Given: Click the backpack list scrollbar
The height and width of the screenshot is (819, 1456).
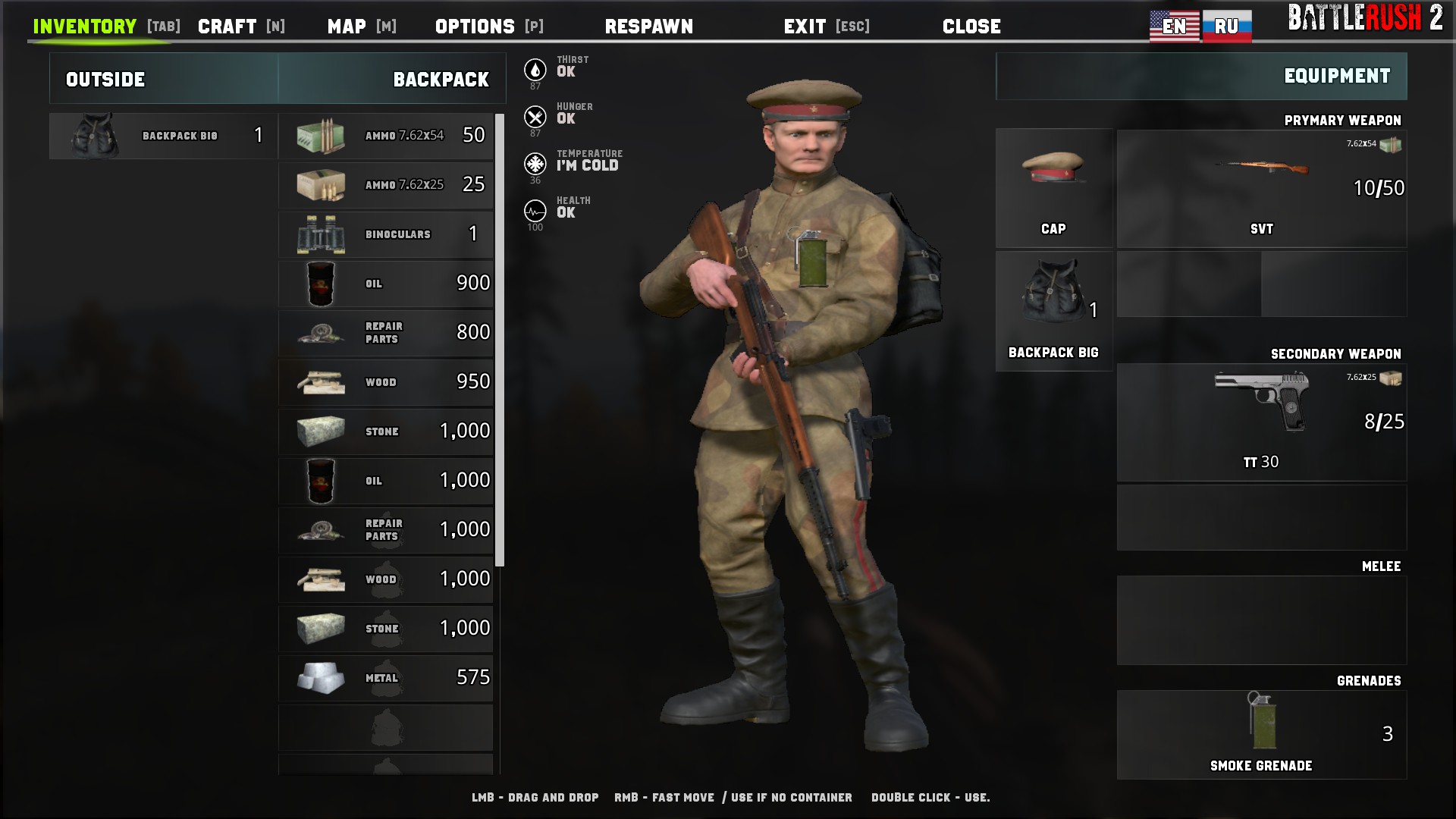Looking at the screenshot, I should click(x=500, y=340).
